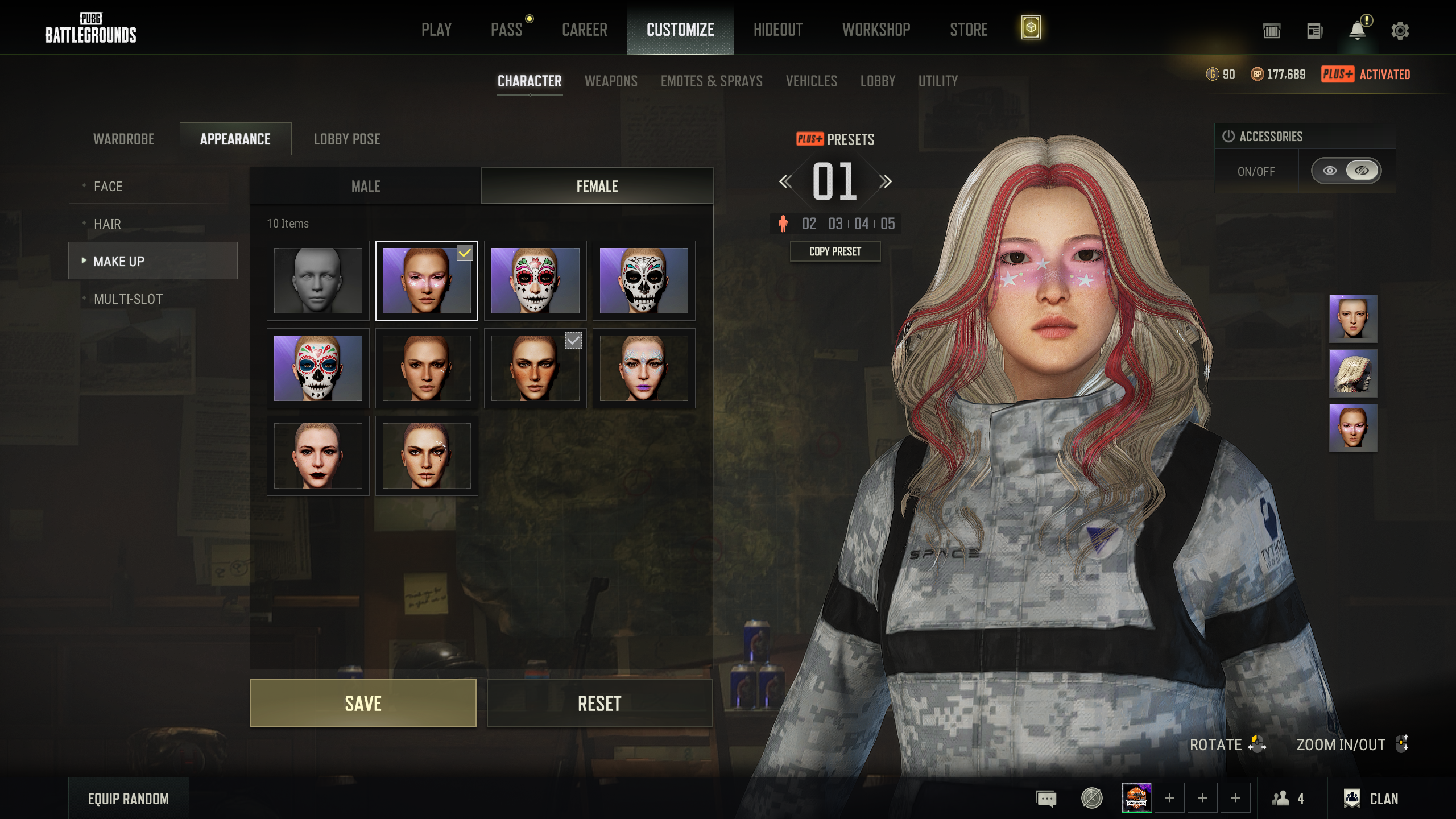Screen dimensions: 1456x819
Task: Open the Wardrobe tab
Action: (x=124, y=139)
